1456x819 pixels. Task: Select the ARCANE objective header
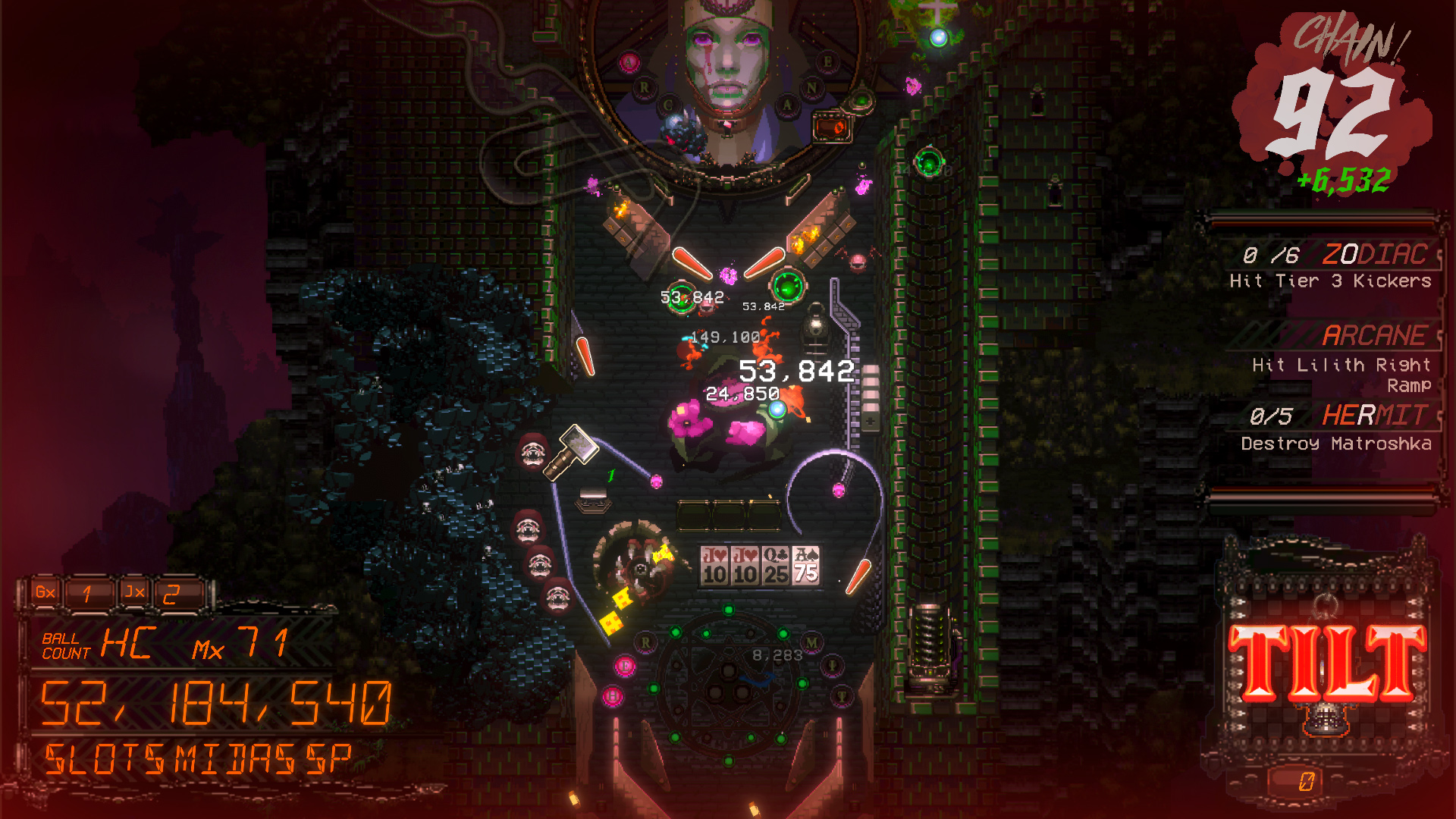(1377, 335)
